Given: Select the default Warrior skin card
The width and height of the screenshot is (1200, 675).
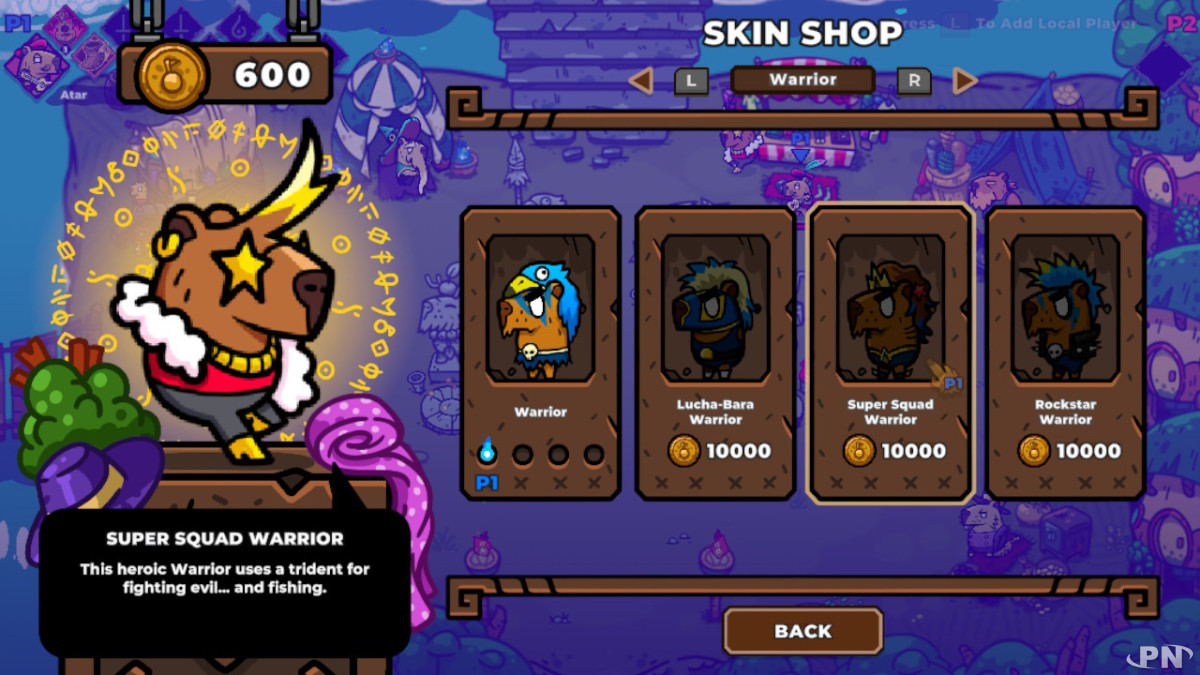Looking at the screenshot, I should (x=540, y=352).
